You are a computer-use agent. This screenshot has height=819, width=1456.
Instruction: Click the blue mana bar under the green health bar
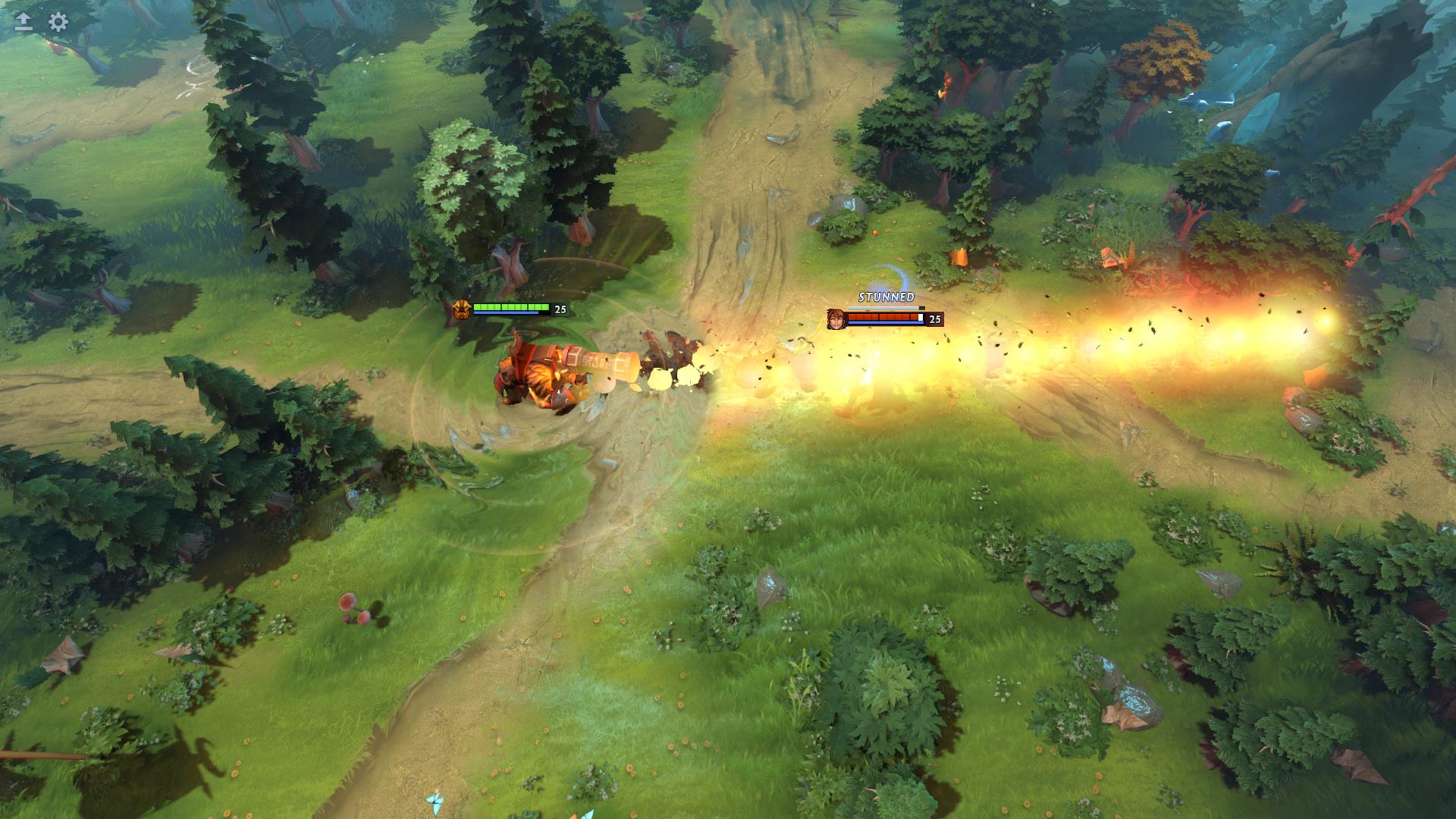click(x=507, y=312)
